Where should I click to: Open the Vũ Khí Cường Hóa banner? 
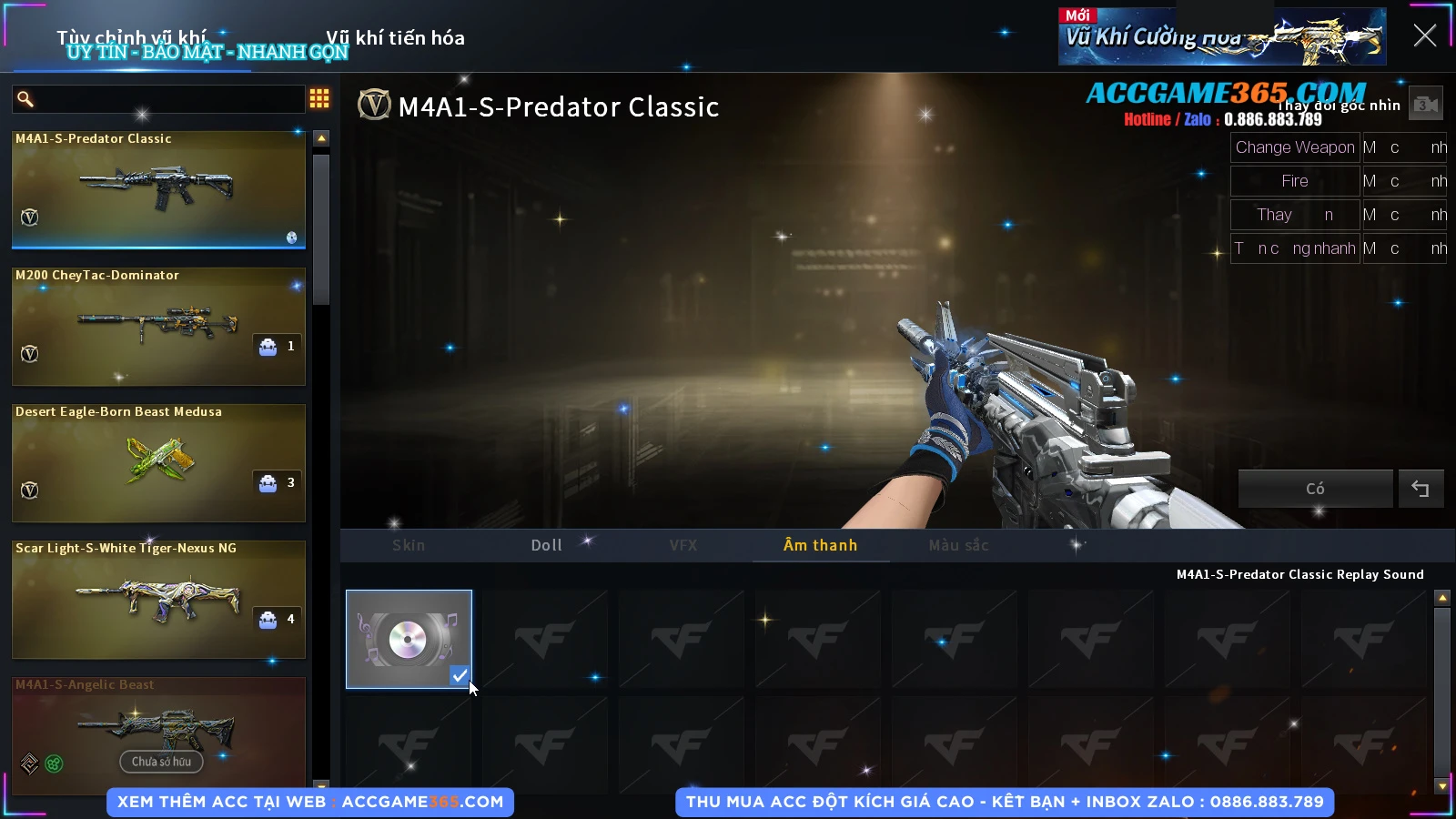(1222, 37)
